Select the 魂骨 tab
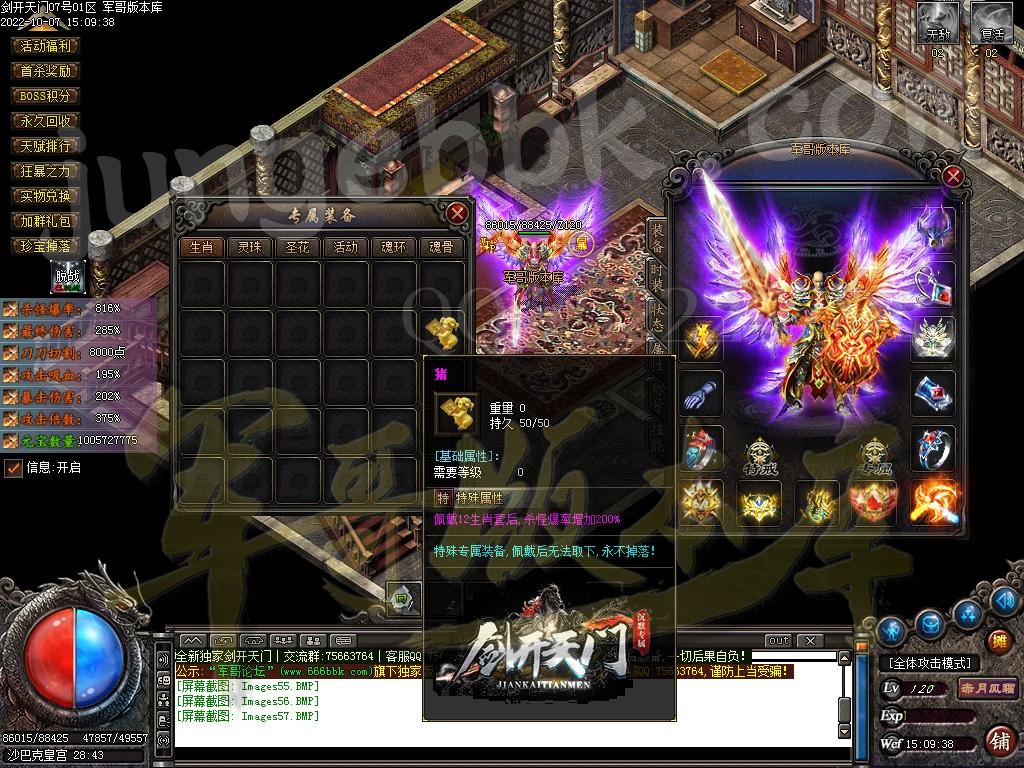 441,247
